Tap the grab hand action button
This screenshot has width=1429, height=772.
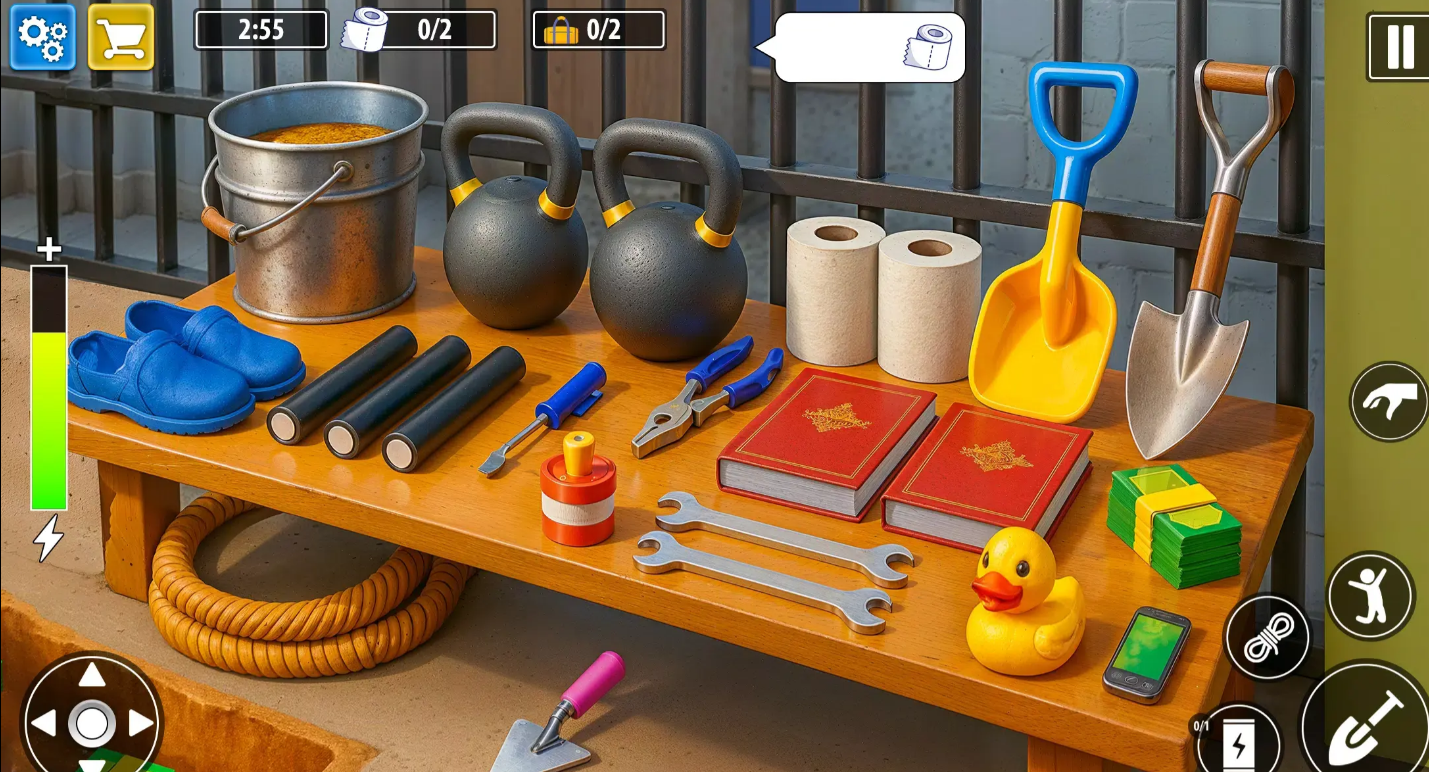1390,401
